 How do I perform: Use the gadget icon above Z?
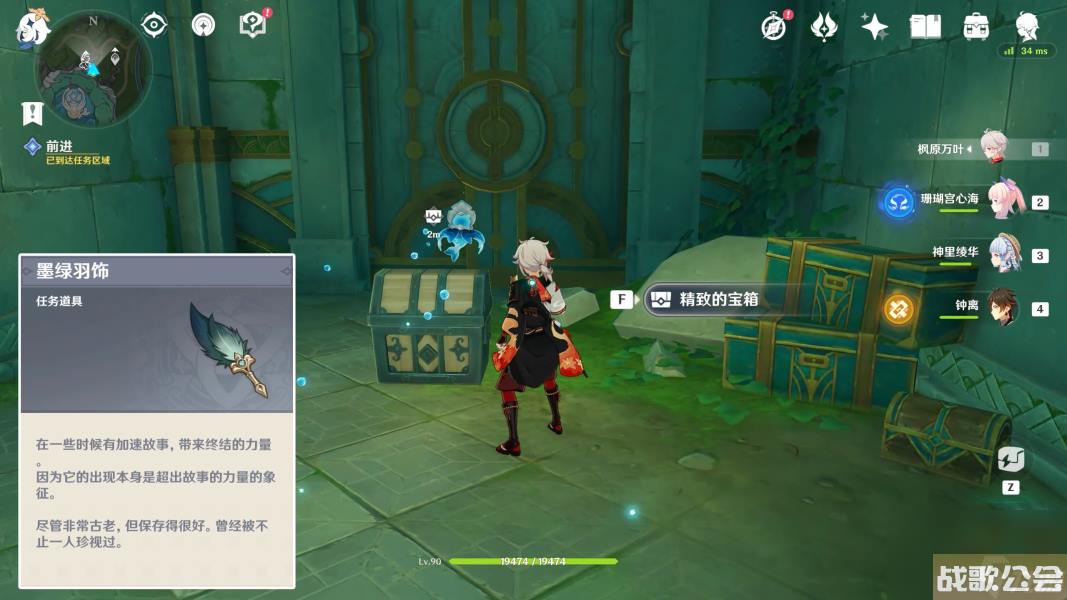1010,461
